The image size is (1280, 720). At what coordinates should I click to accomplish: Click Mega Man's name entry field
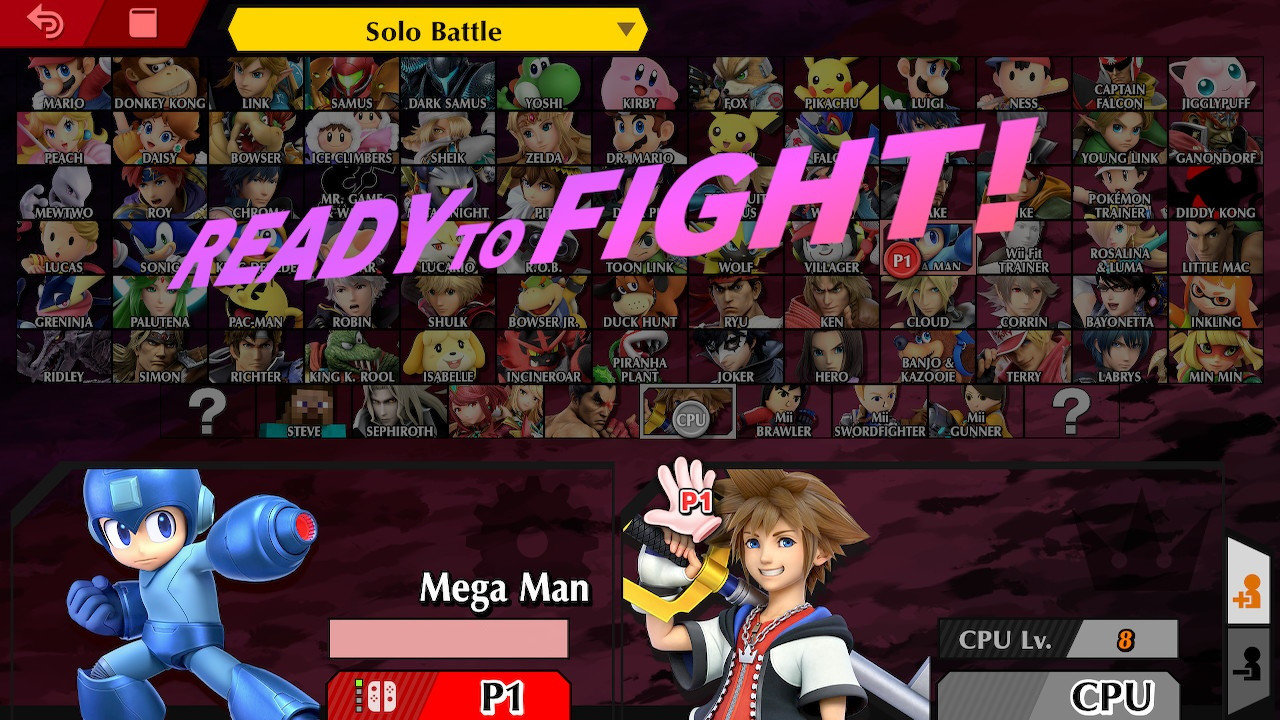(449, 638)
